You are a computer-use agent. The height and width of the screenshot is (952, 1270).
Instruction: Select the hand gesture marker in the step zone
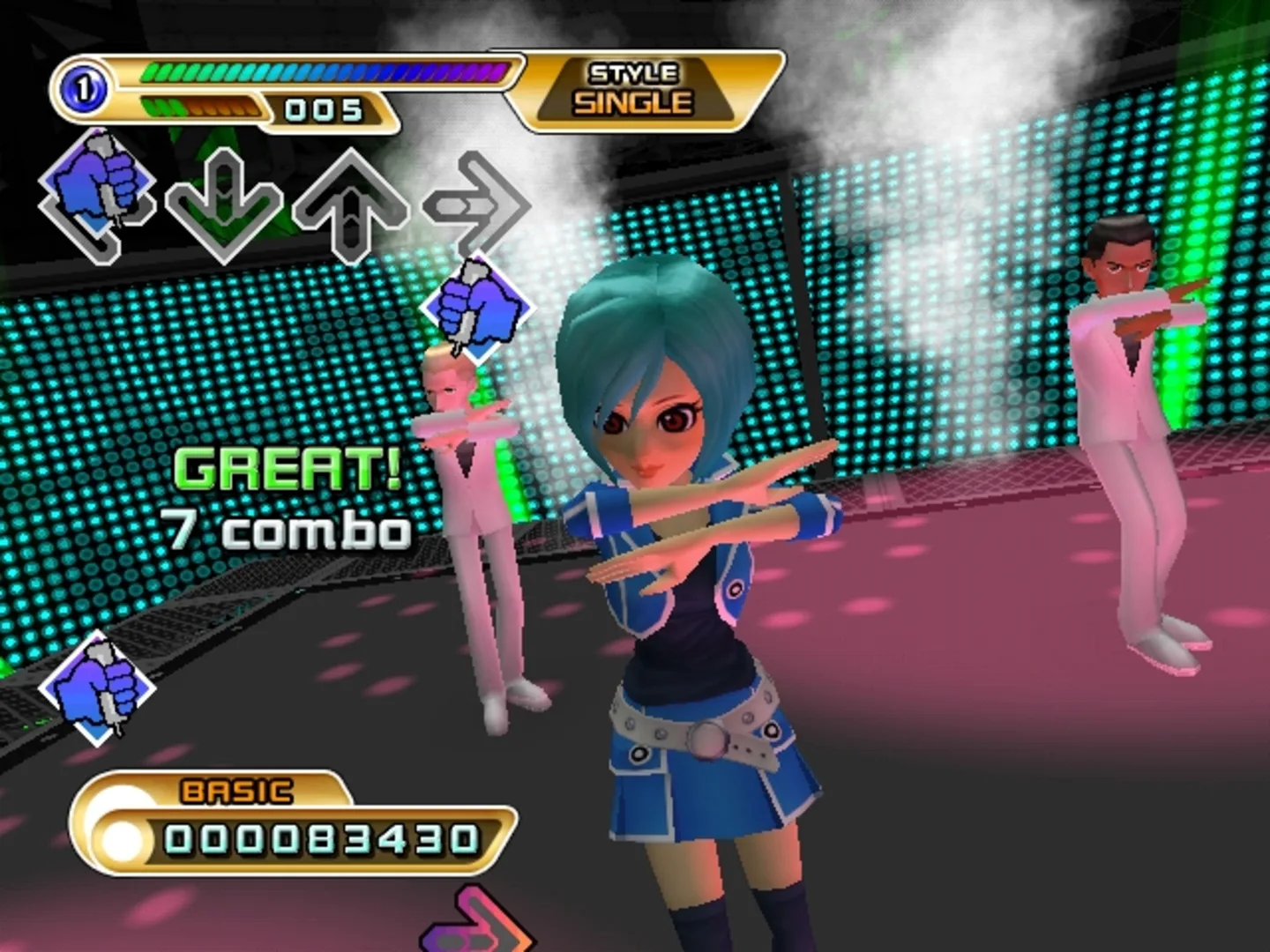[100, 185]
